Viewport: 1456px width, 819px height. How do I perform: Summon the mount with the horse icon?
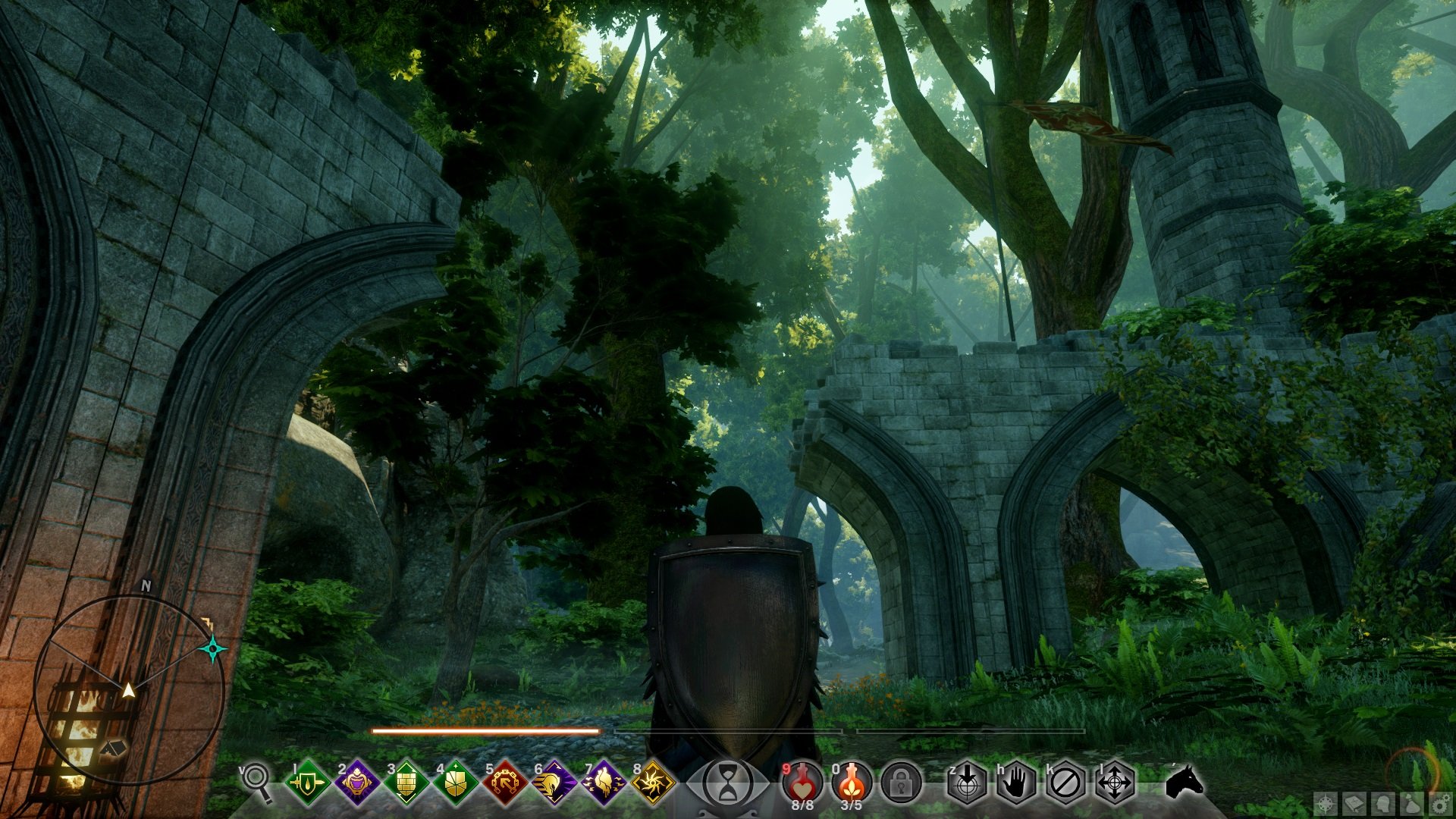(1184, 781)
